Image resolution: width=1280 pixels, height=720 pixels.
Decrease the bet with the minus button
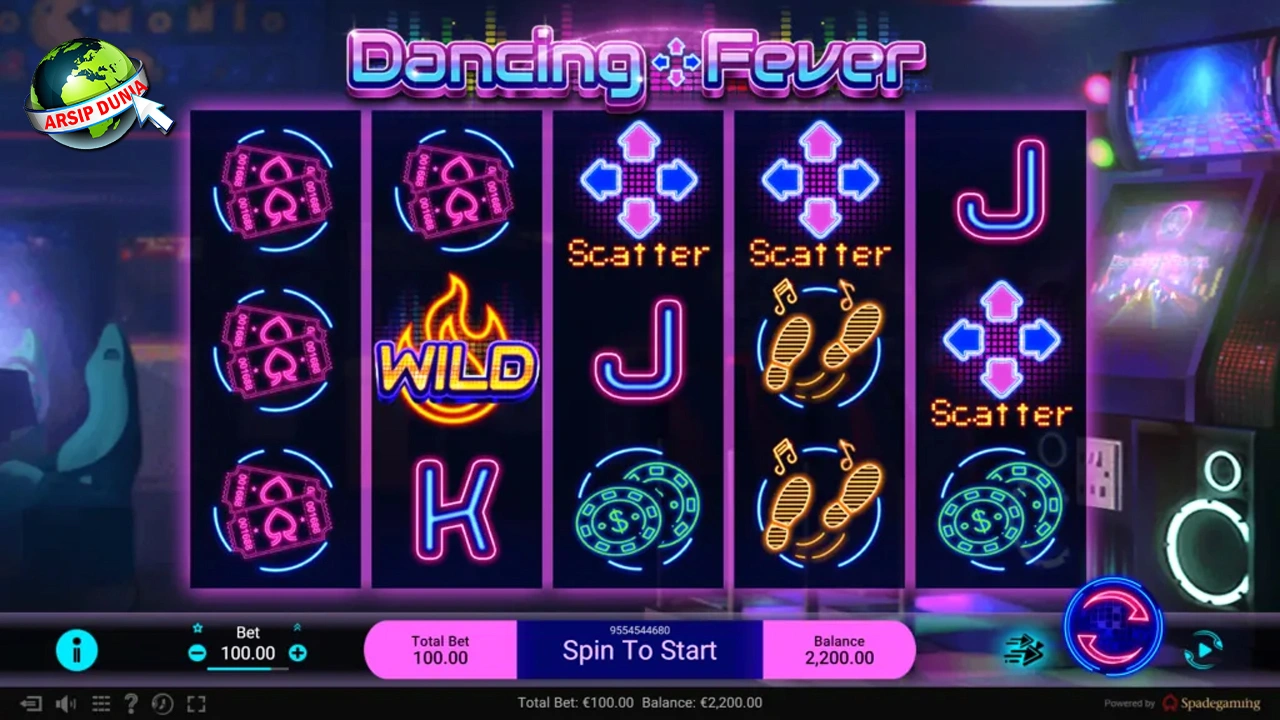click(x=197, y=653)
